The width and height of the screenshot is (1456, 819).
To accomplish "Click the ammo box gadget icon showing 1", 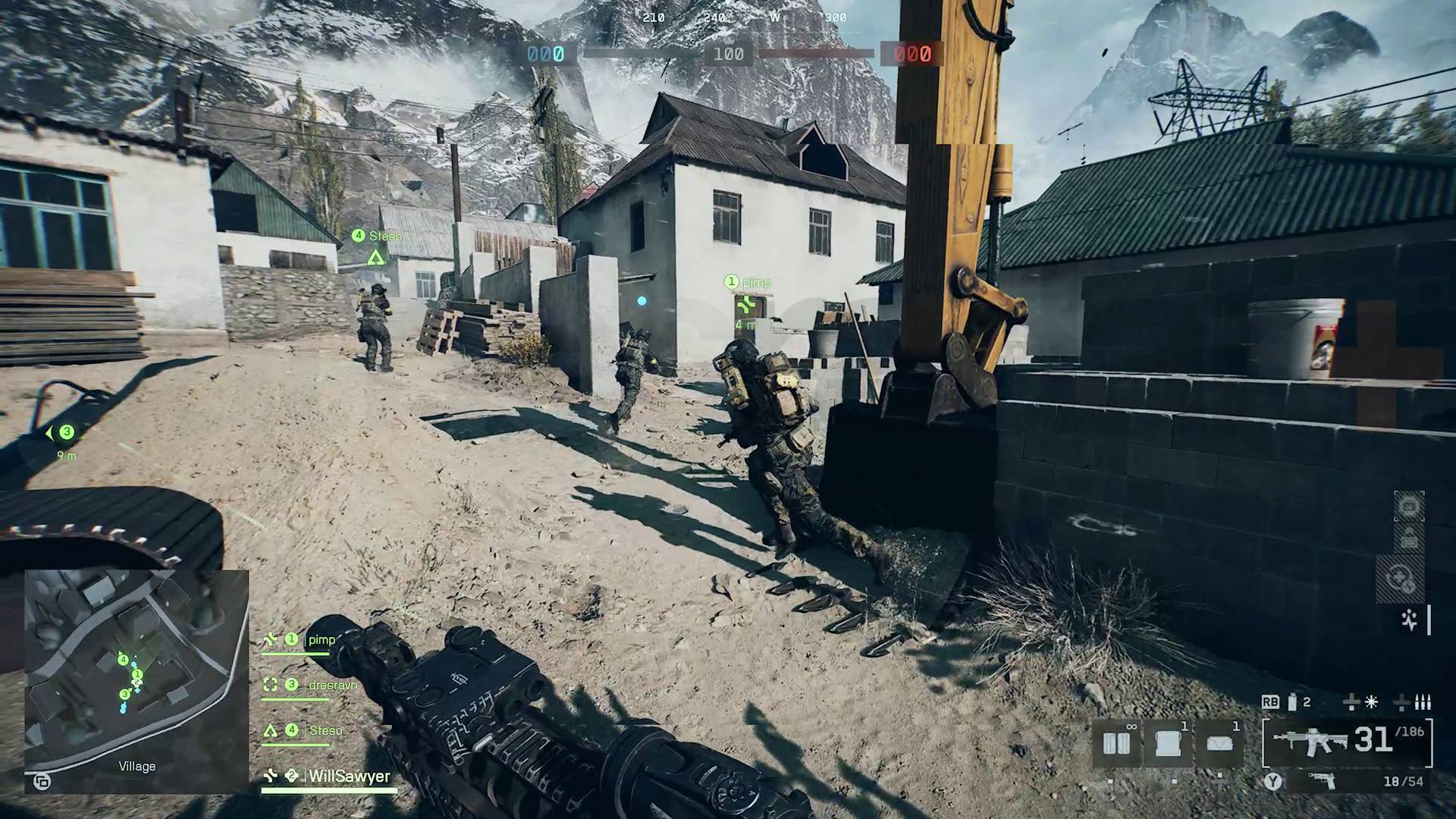I will point(1219,742).
